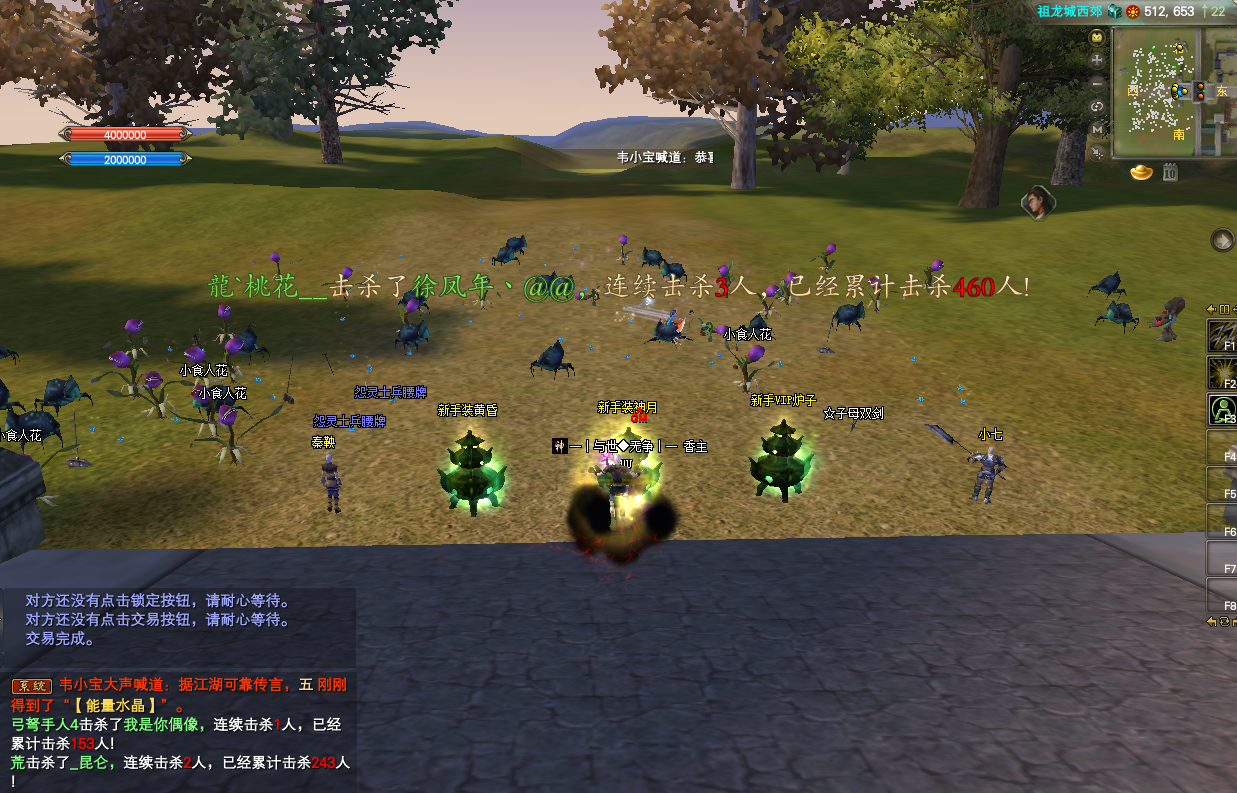
Task: Zoom out the minimap with the minus button
Action: (x=1097, y=83)
